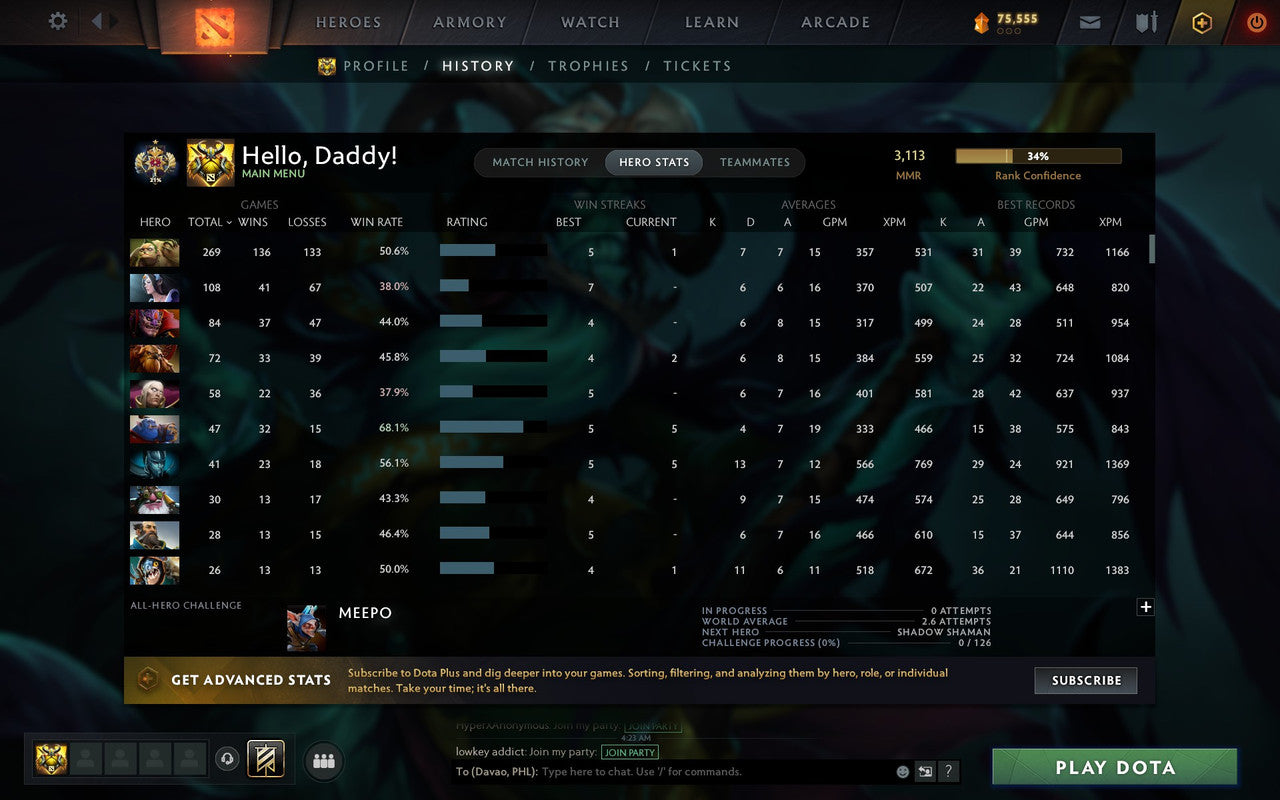Click the headset voice chat icon
This screenshot has height=800, width=1280.
point(227,759)
